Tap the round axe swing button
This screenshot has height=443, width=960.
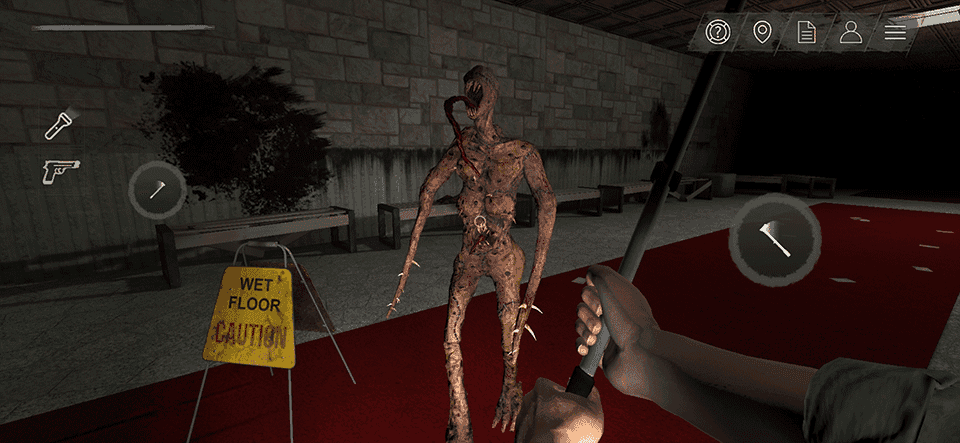tap(775, 239)
